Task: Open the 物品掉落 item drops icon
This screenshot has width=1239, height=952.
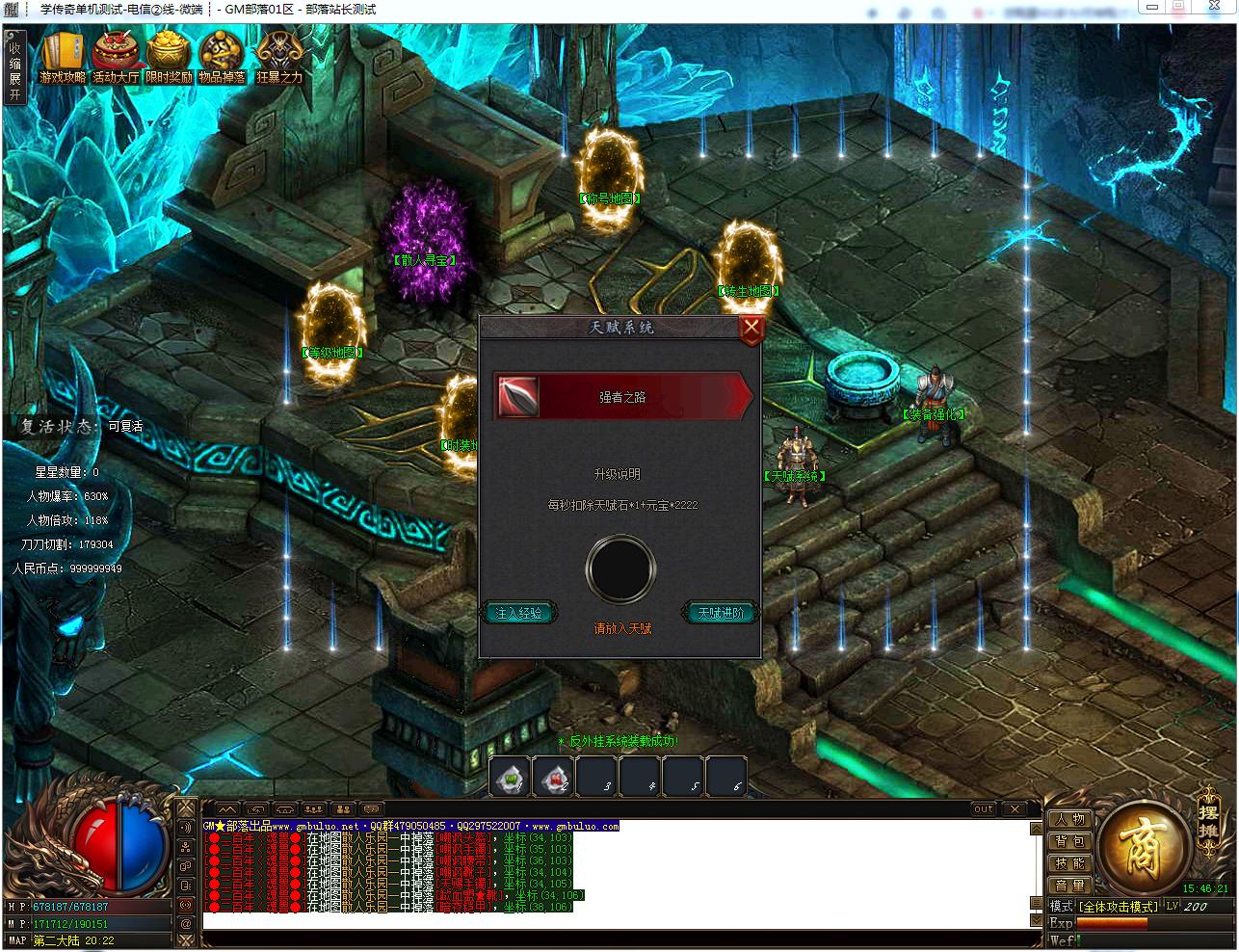Action: coord(223,58)
